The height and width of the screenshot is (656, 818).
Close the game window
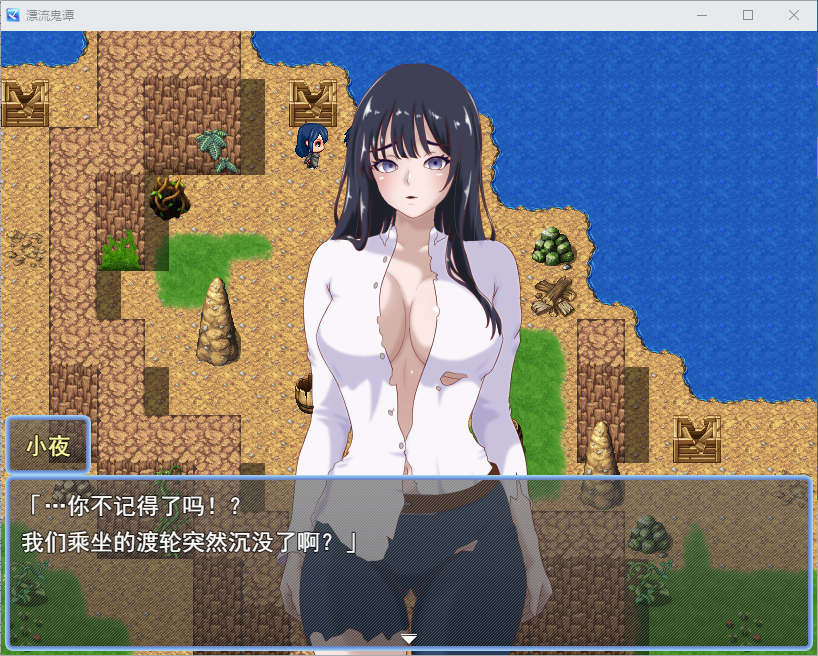793,15
